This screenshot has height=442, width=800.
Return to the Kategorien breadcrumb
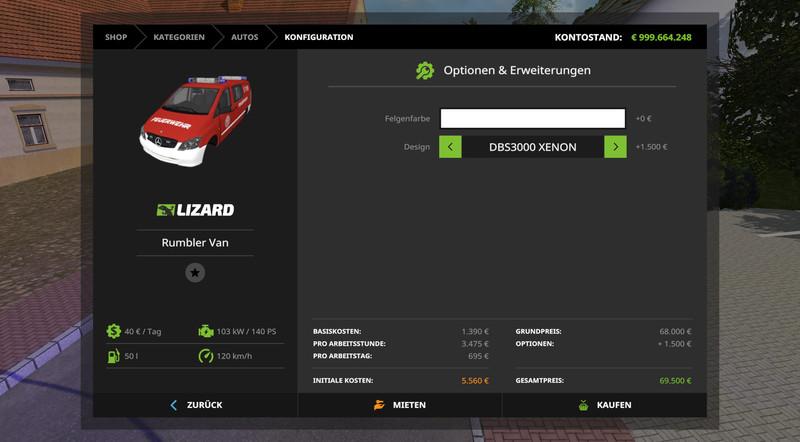click(x=179, y=37)
